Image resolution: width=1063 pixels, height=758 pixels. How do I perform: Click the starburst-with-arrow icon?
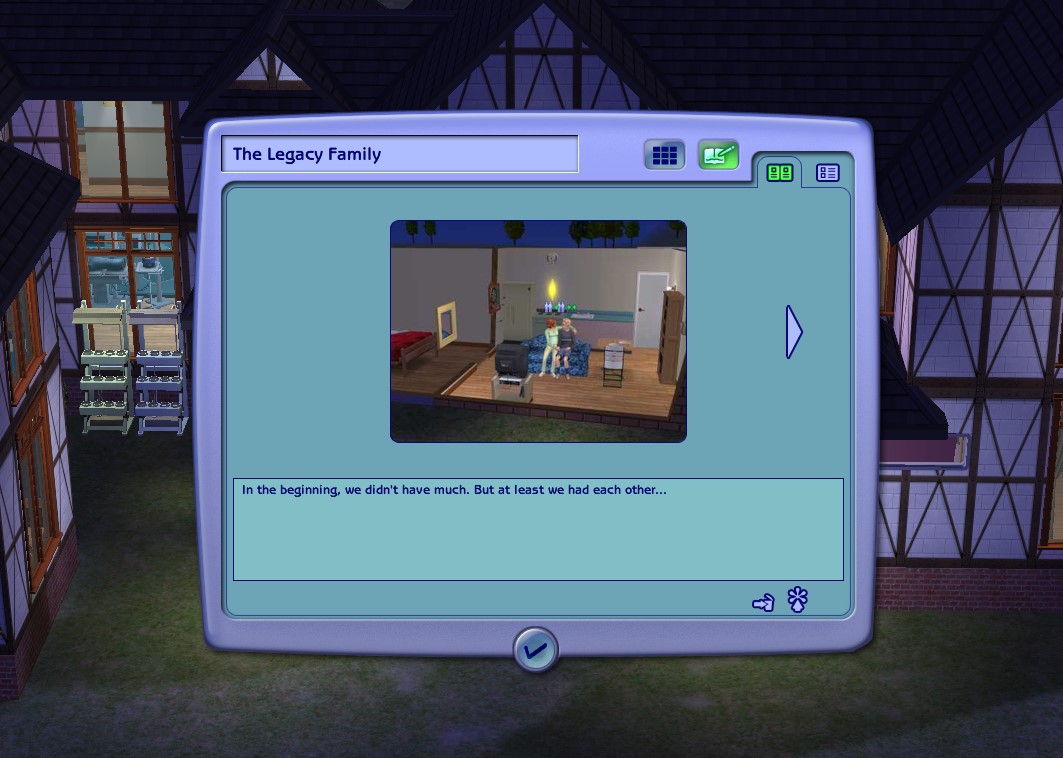[x=797, y=600]
